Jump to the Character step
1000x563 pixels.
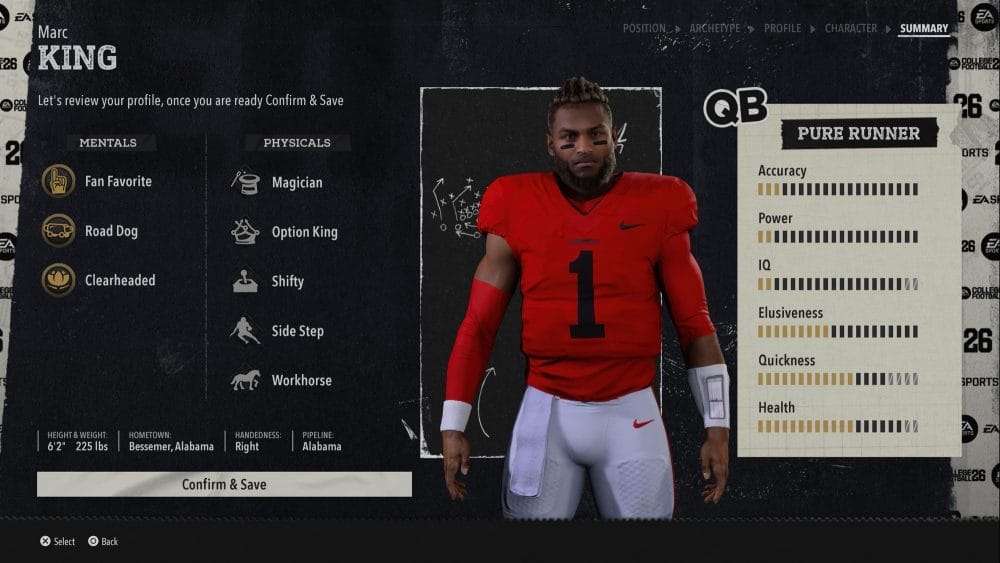(x=850, y=29)
